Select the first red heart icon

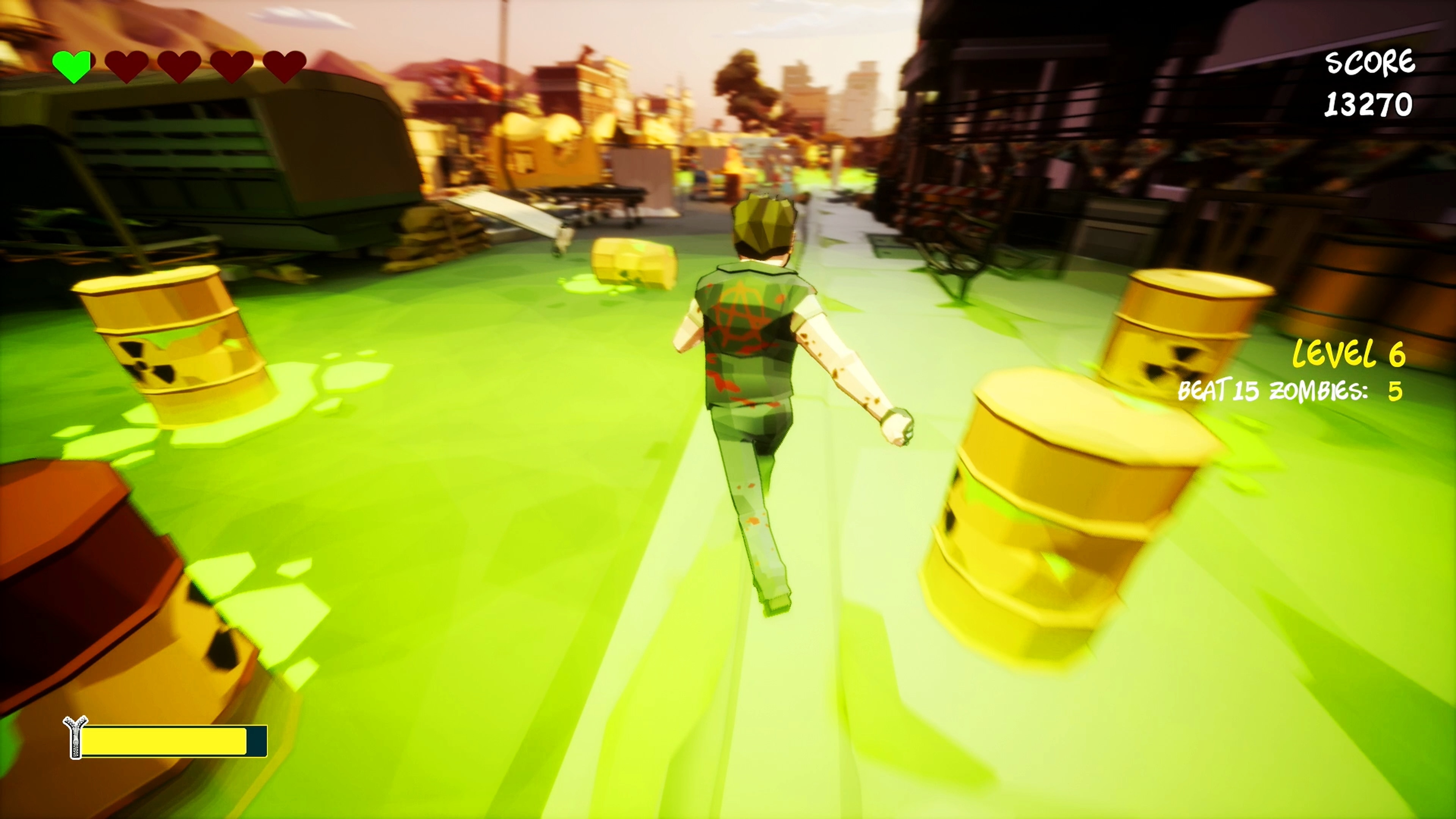tap(127, 65)
